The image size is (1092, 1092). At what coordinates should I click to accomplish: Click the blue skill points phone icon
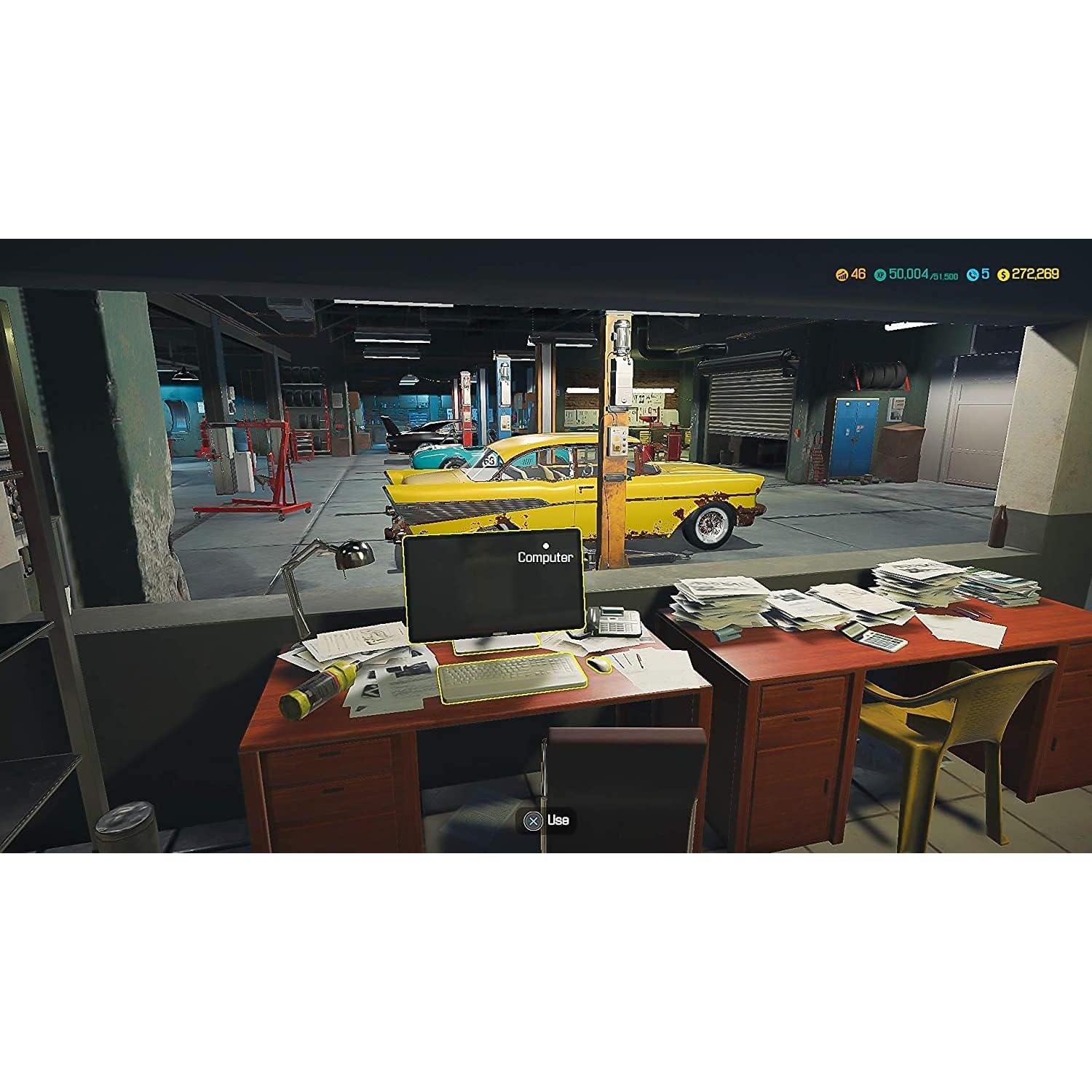coord(973,274)
